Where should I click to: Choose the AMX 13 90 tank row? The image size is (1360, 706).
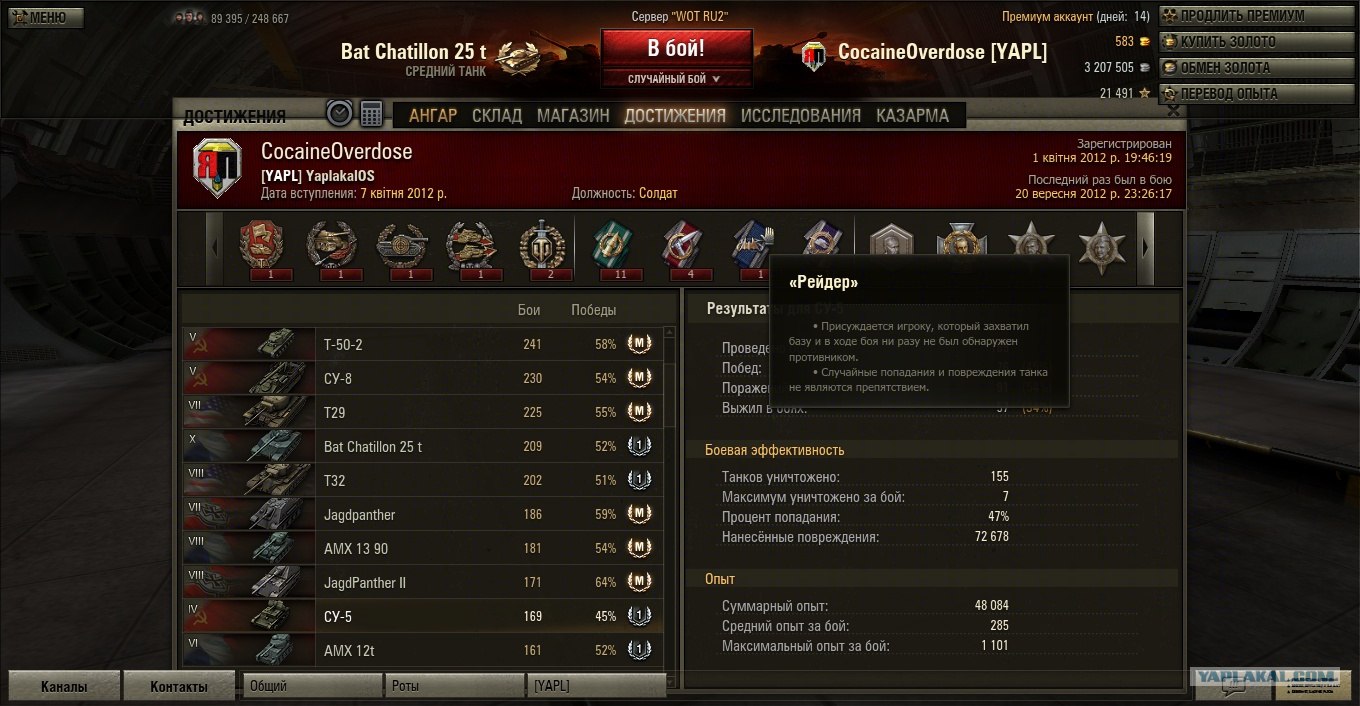[420, 548]
